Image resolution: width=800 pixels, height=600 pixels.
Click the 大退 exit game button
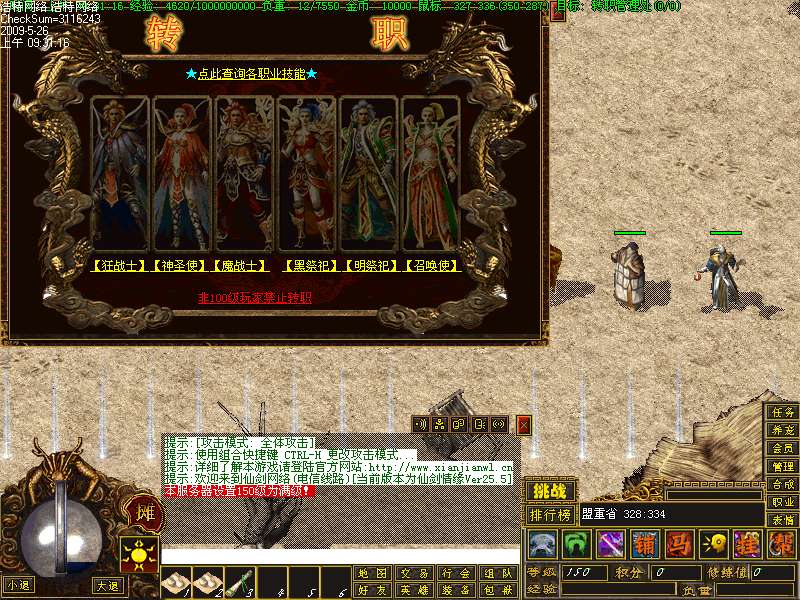pos(106,585)
